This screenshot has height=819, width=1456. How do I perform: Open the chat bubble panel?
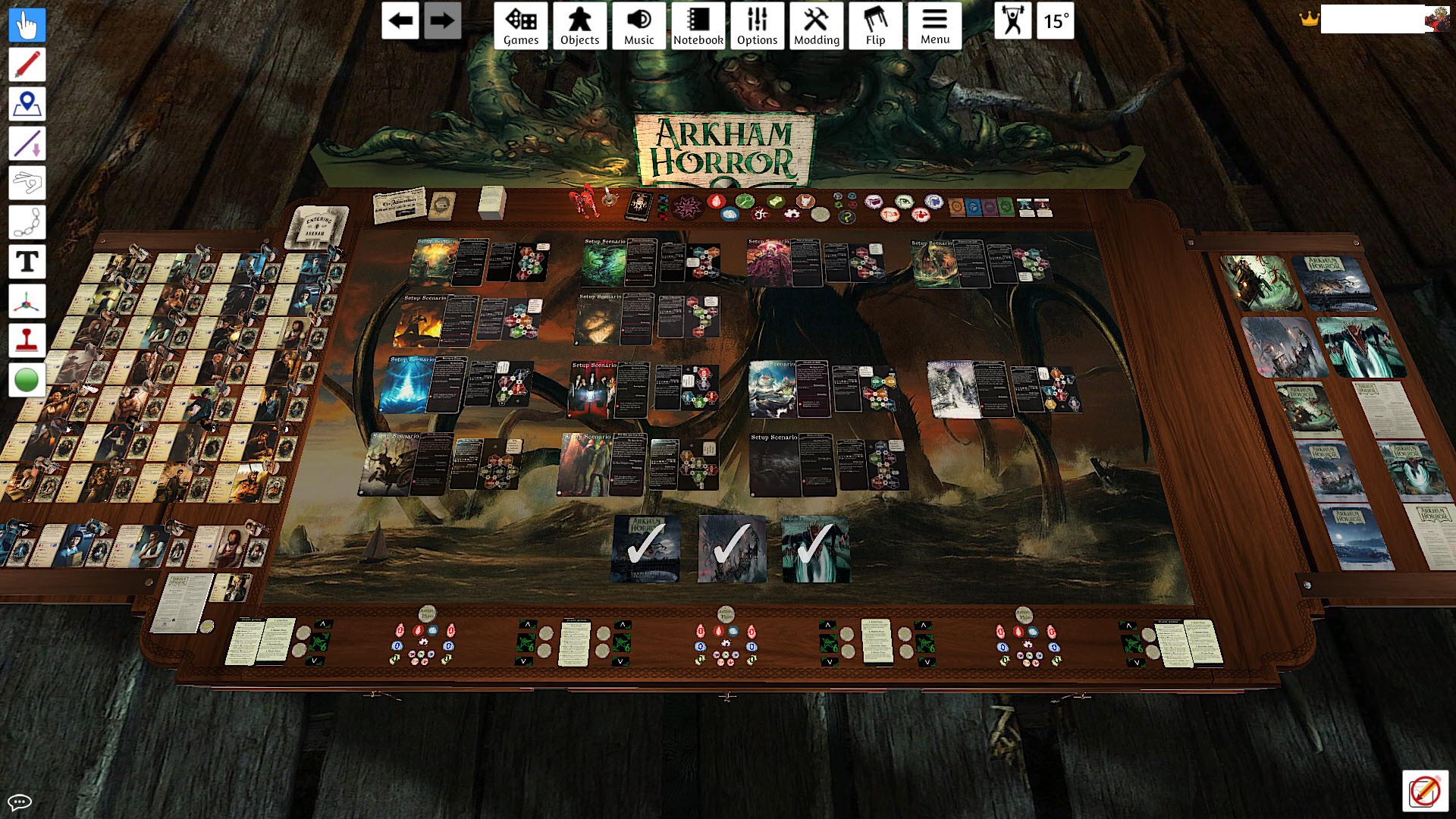click(20, 802)
